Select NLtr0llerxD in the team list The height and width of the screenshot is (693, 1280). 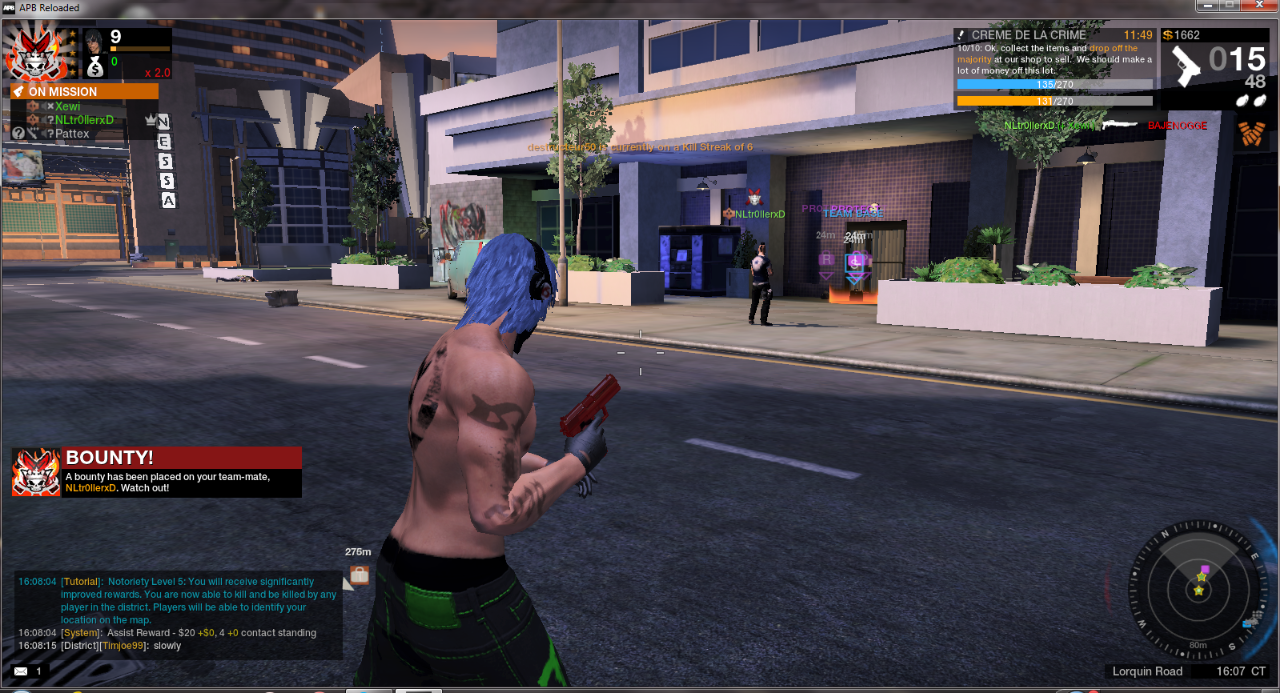point(84,120)
